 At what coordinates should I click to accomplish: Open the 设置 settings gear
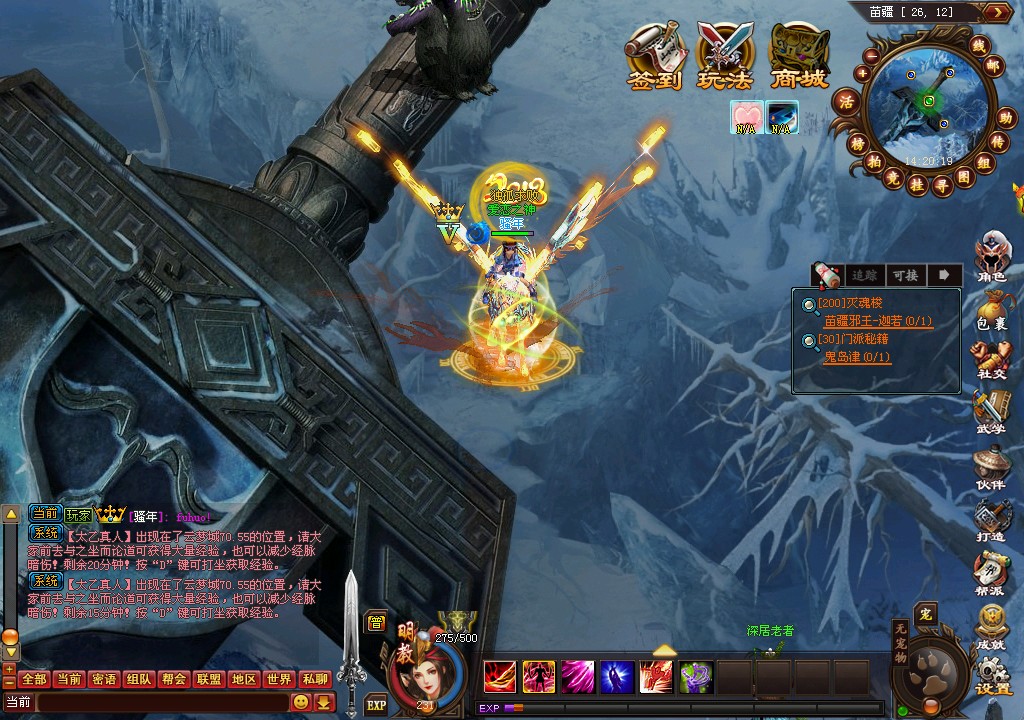993,675
